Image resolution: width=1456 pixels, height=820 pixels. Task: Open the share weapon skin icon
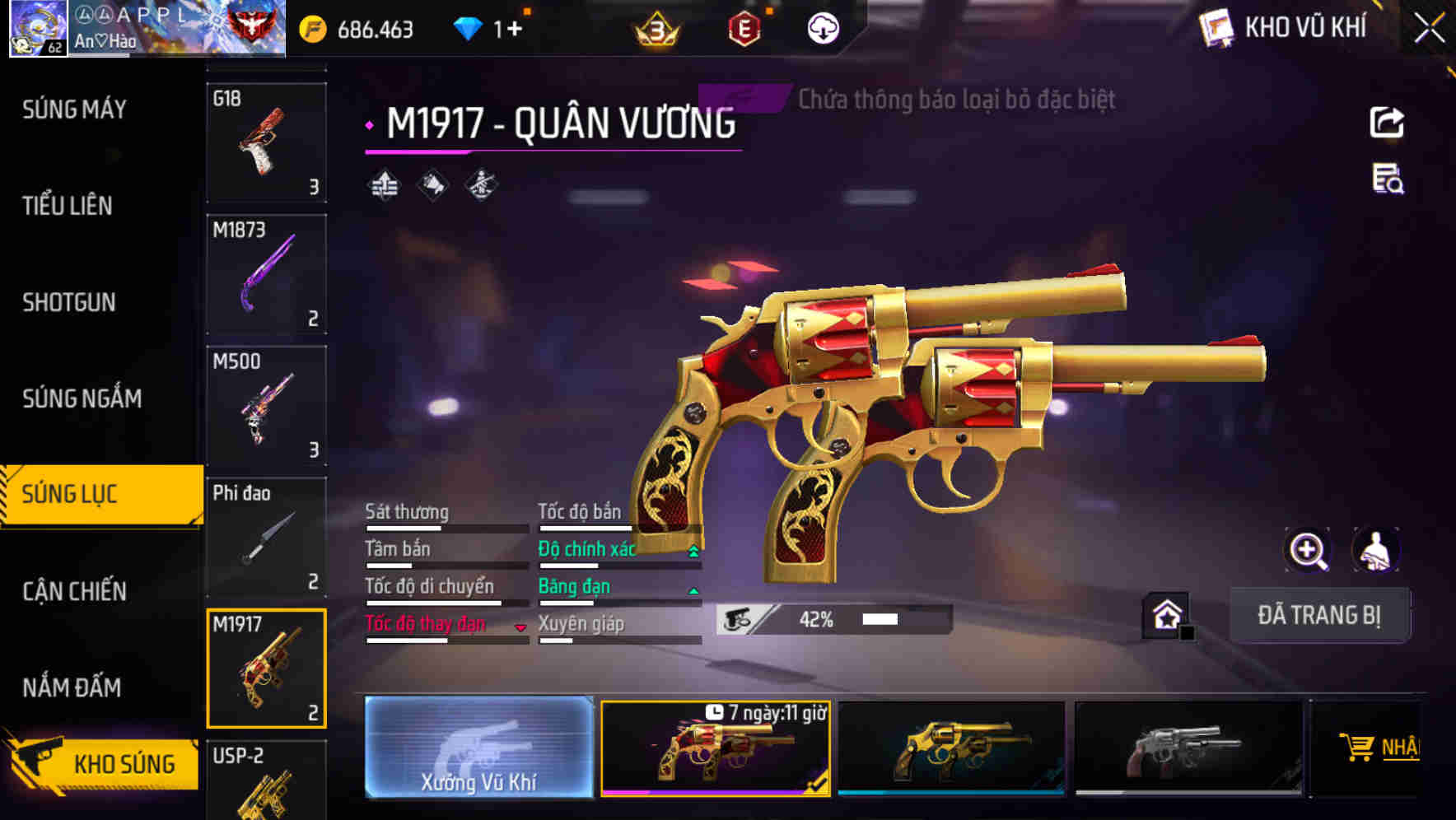1388,122
